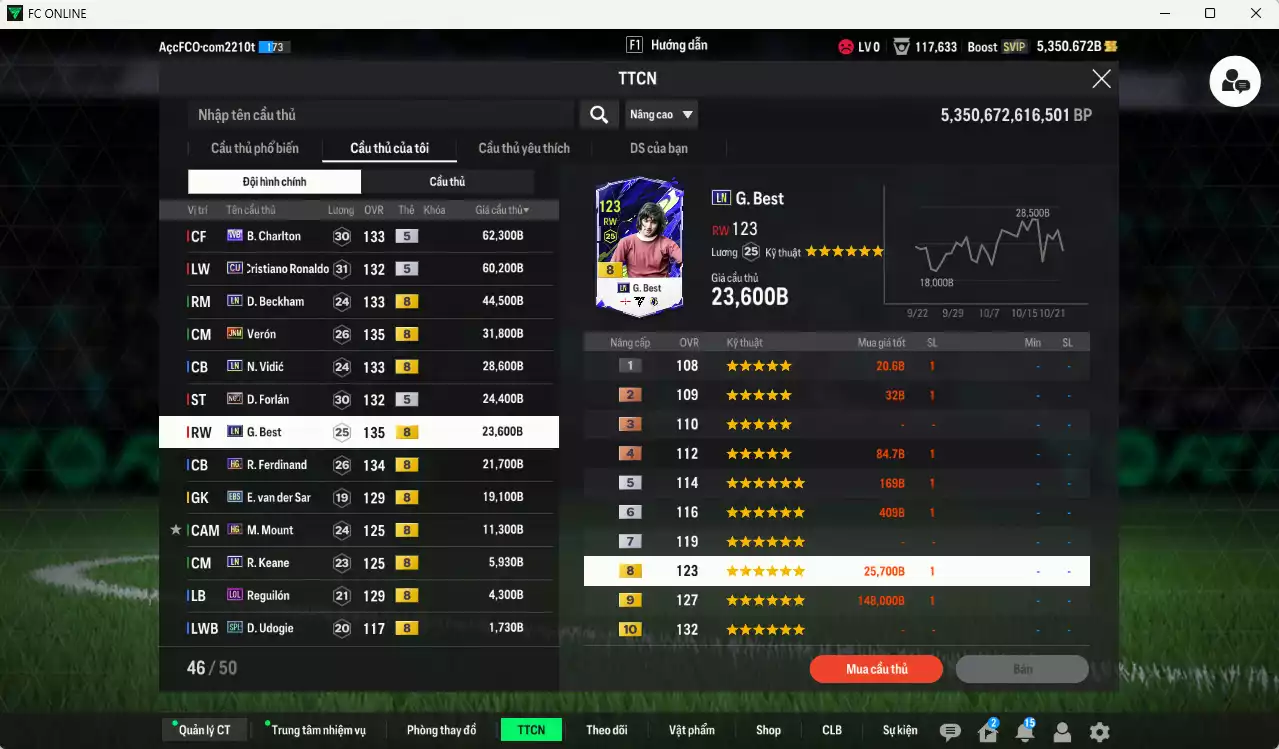Close the TTCN window
1279x749 pixels.
pos(1101,79)
